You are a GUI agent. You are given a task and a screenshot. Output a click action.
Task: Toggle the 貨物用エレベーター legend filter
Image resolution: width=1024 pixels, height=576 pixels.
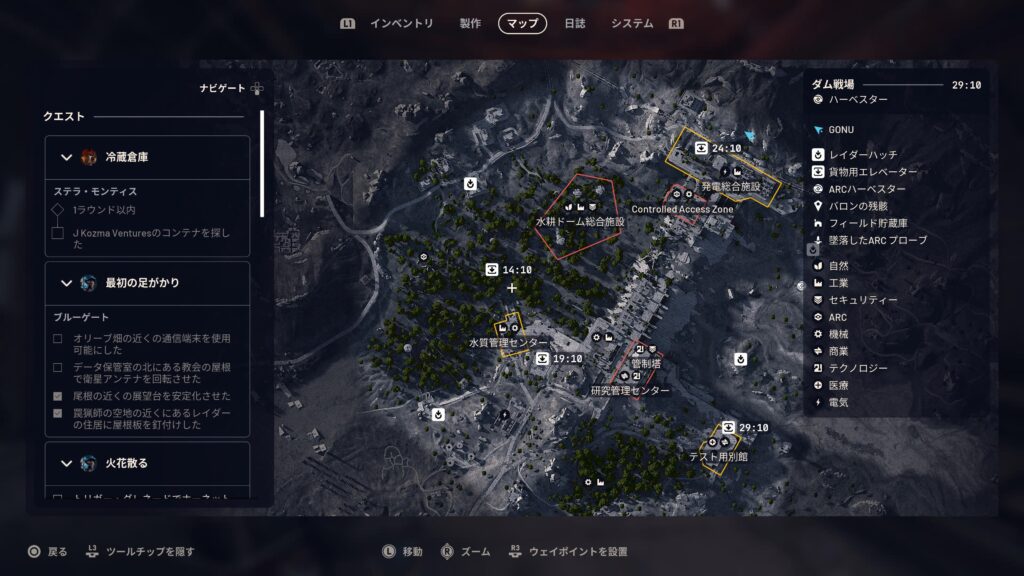[872, 171]
